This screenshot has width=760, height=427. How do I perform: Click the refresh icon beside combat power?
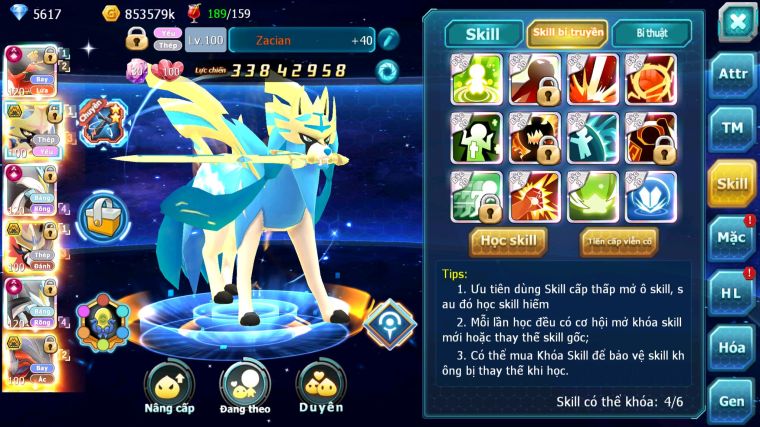[386, 70]
